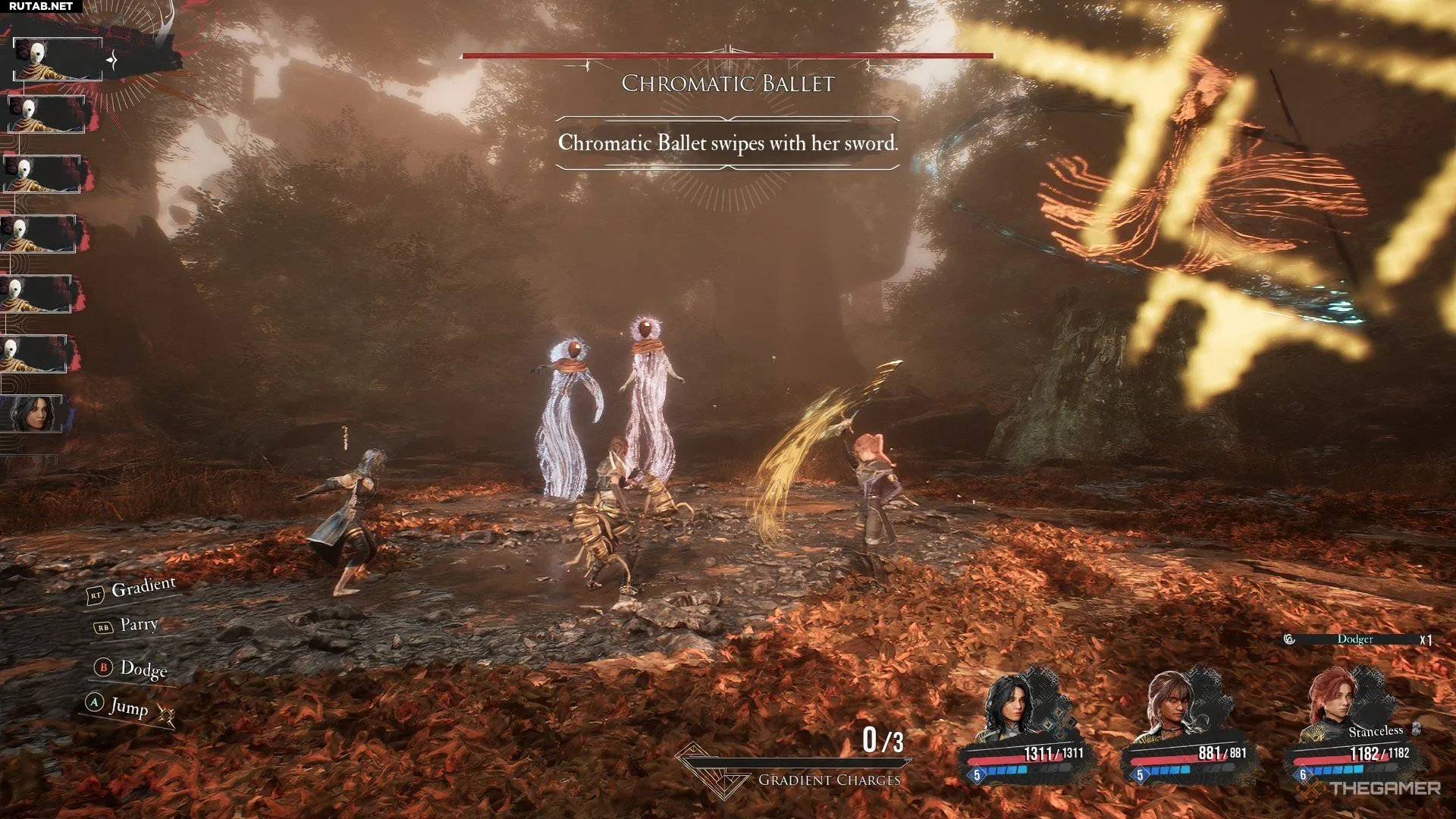Screen dimensions: 1456x819
Task: Choose the Dodge action option
Action: click(x=143, y=668)
